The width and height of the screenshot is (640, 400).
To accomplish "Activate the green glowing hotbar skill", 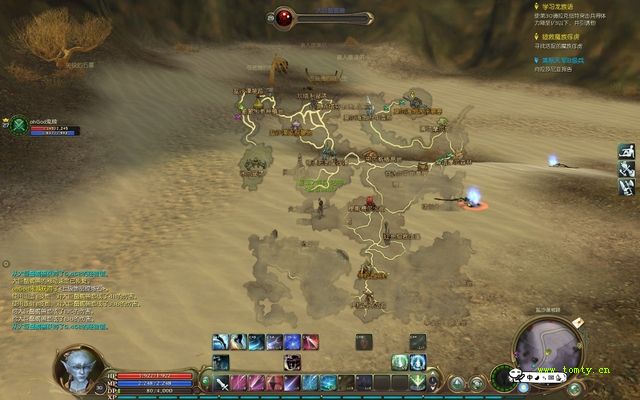I will tap(400, 362).
